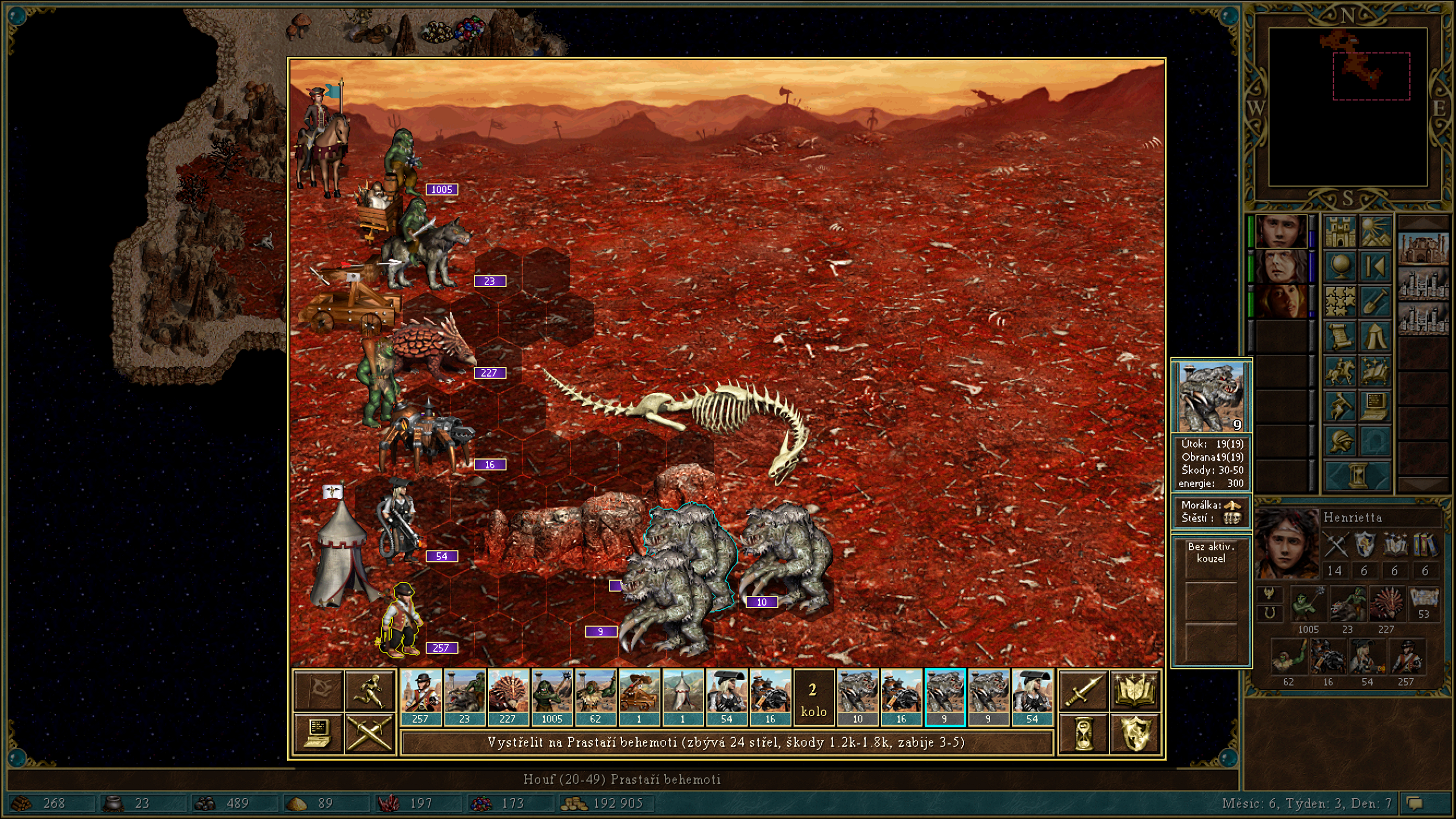
Task: Open the spellbook to cast a spell
Action: pos(1135,689)
